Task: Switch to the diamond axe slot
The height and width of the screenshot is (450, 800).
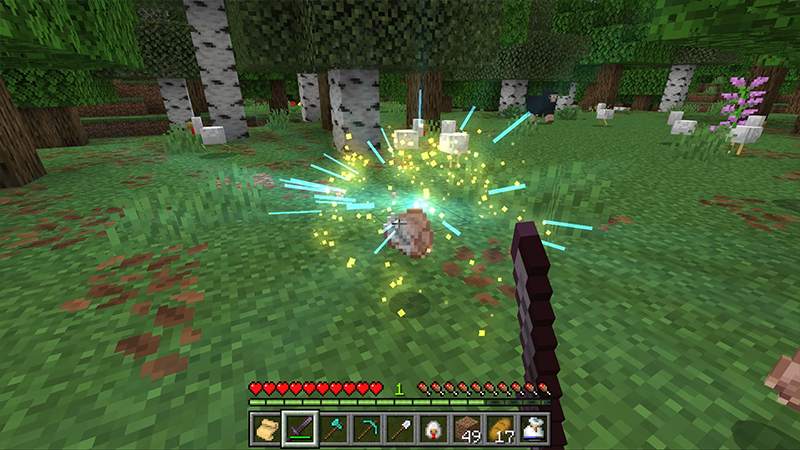Action: 333,427
